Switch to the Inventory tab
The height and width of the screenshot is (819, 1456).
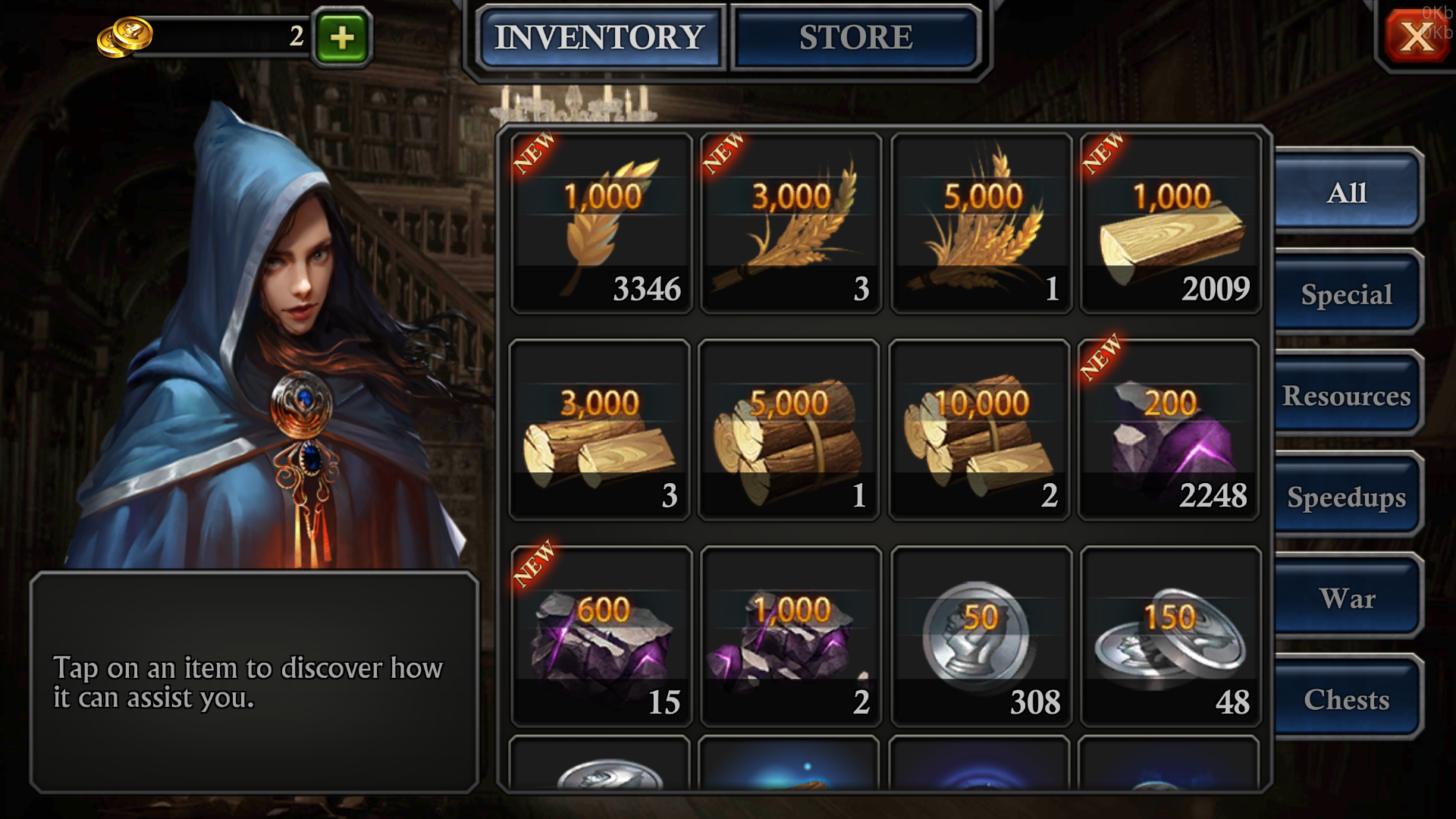point(599,37)
